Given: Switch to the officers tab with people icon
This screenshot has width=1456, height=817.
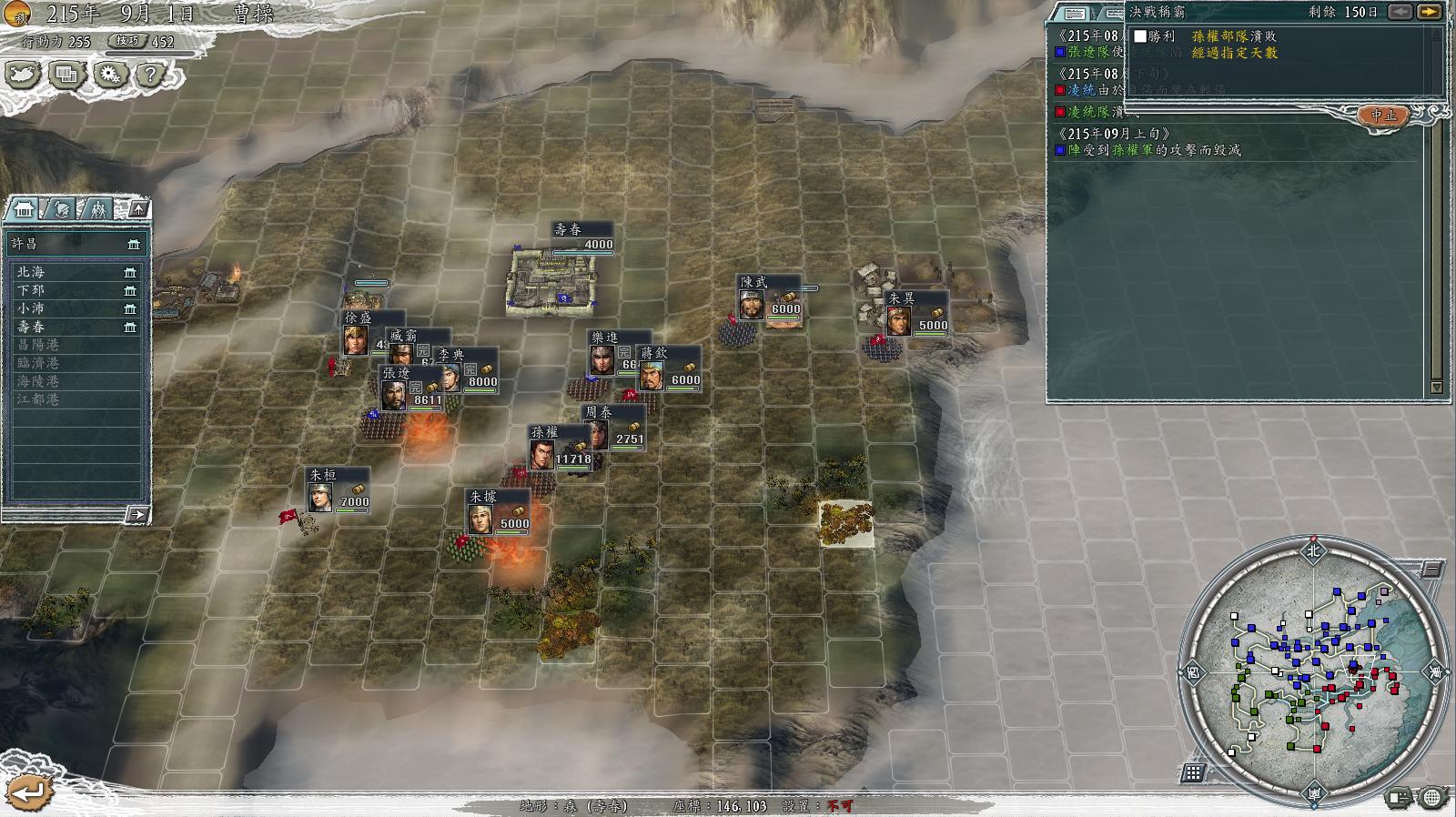Looking at the screenshot, I should coord(98,210).
